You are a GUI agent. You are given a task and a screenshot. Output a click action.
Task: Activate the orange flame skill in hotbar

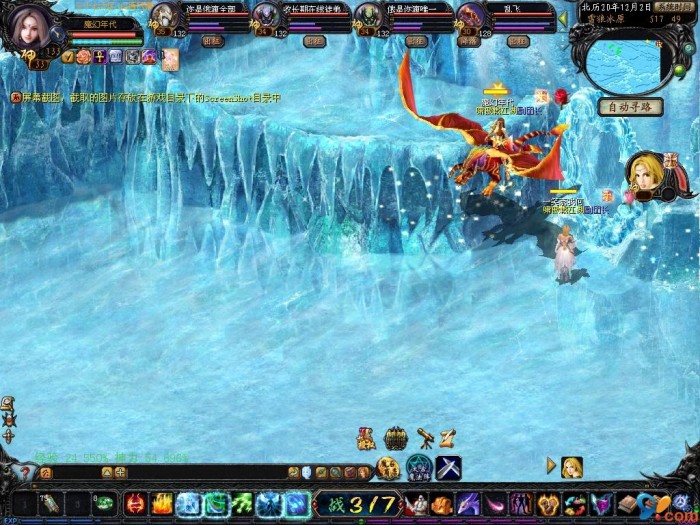click(x=162, y=504)
